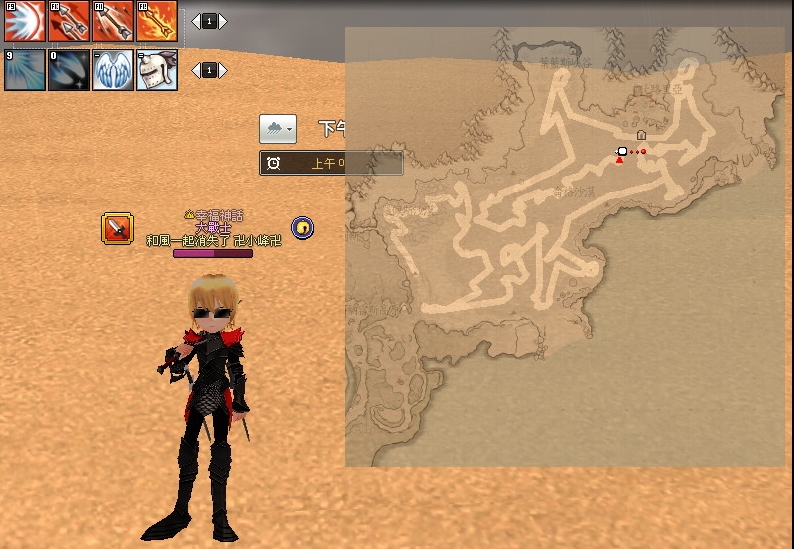Use the knight helmet hotbar slot
The width and height of the screenshot is (794, 549).
157,70
